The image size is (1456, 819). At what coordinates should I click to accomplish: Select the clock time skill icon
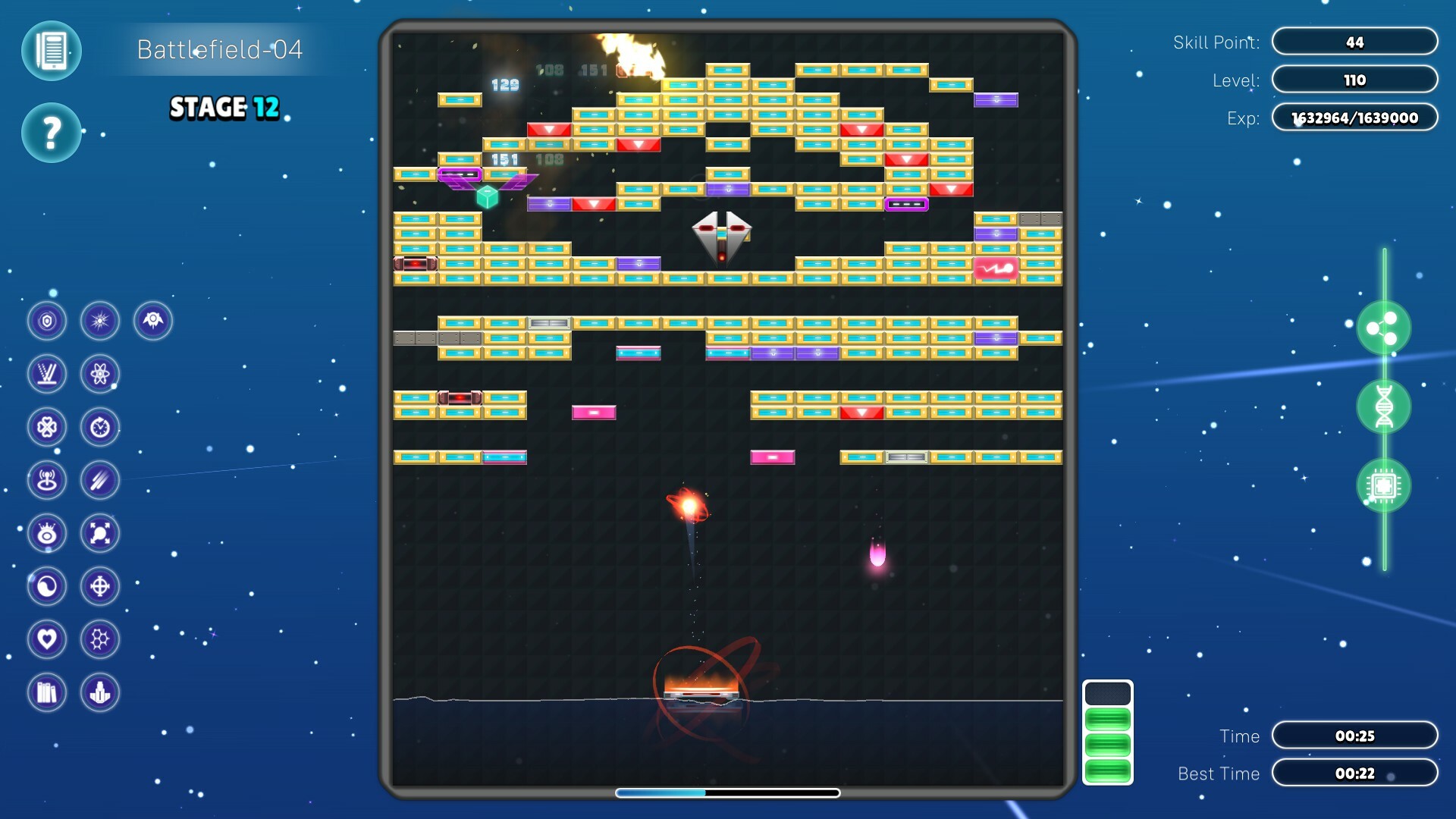100,427
